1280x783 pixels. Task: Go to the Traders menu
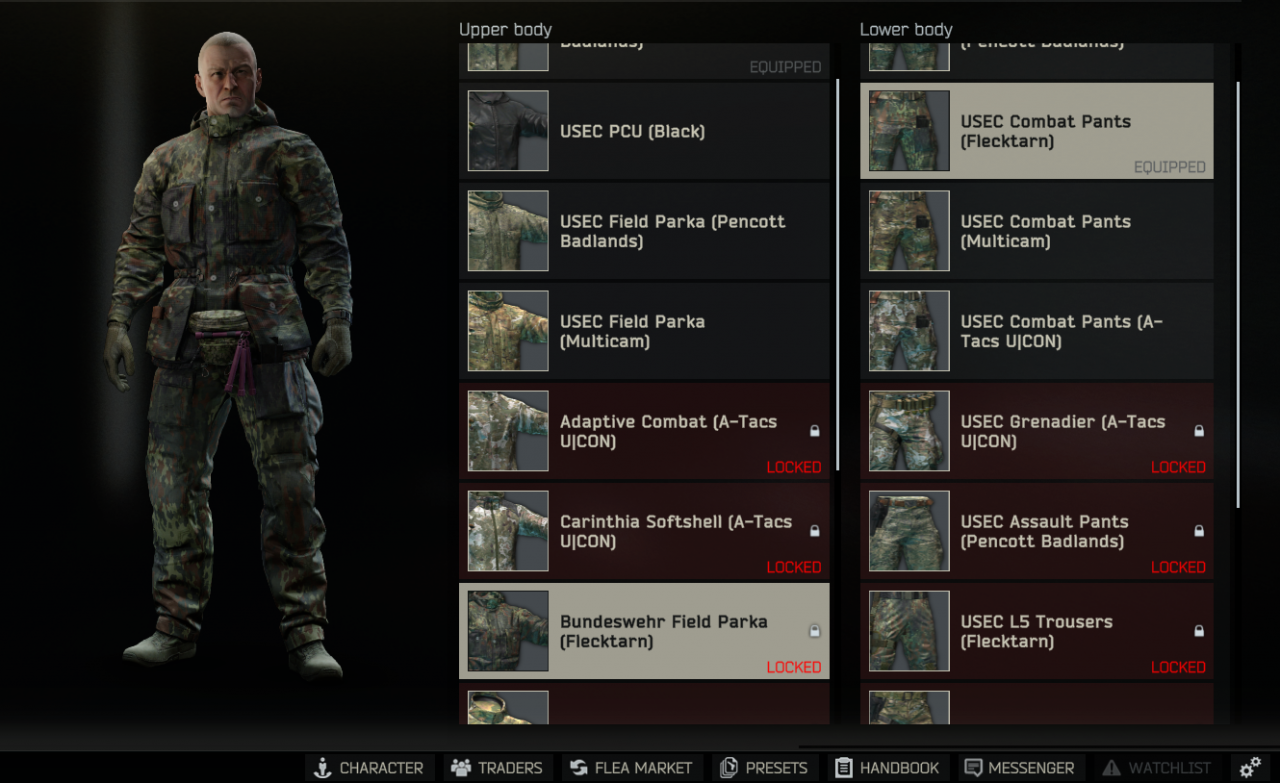pos(496,768)
